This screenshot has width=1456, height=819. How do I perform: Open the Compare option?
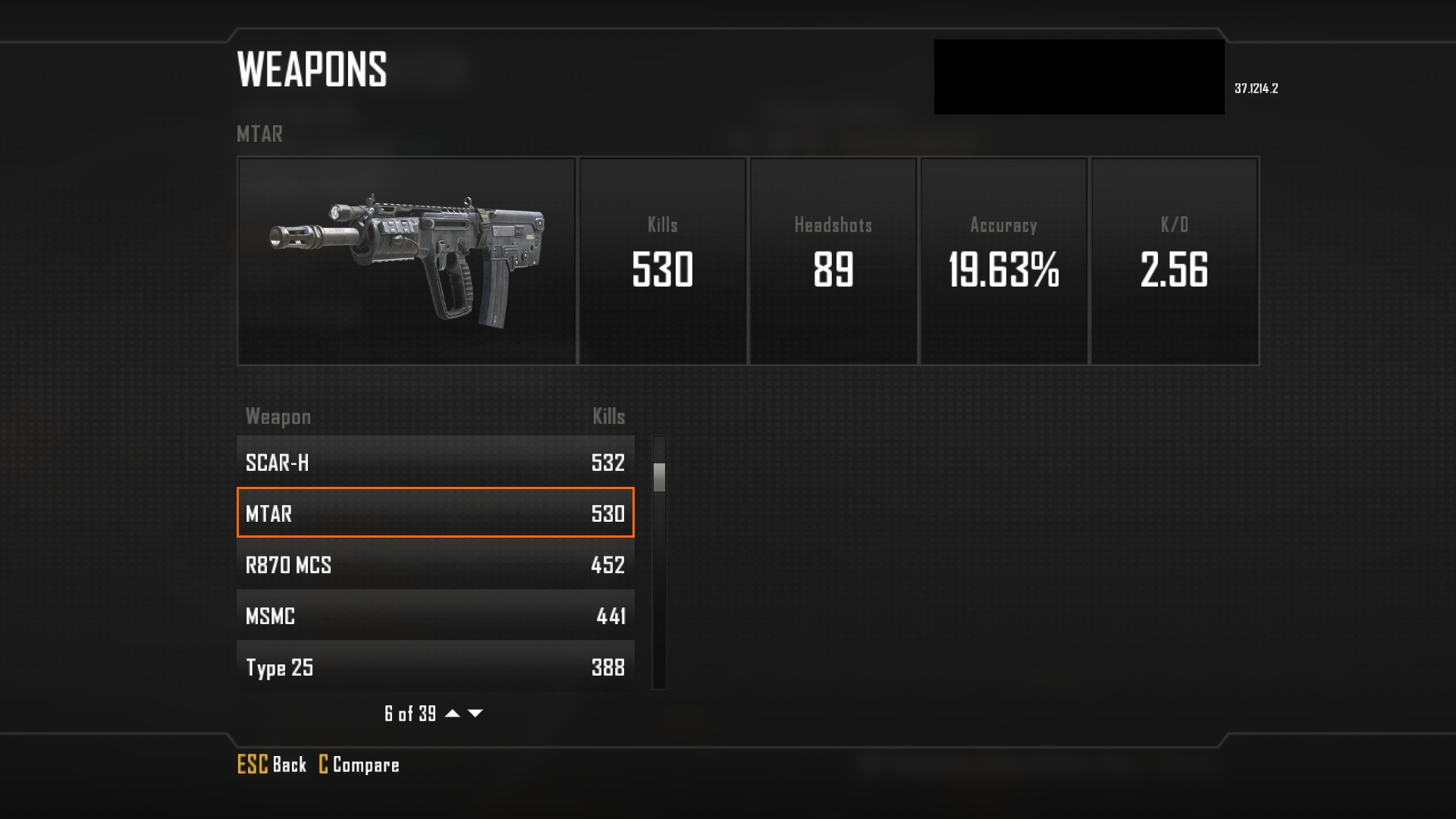(x=359, y=764)
